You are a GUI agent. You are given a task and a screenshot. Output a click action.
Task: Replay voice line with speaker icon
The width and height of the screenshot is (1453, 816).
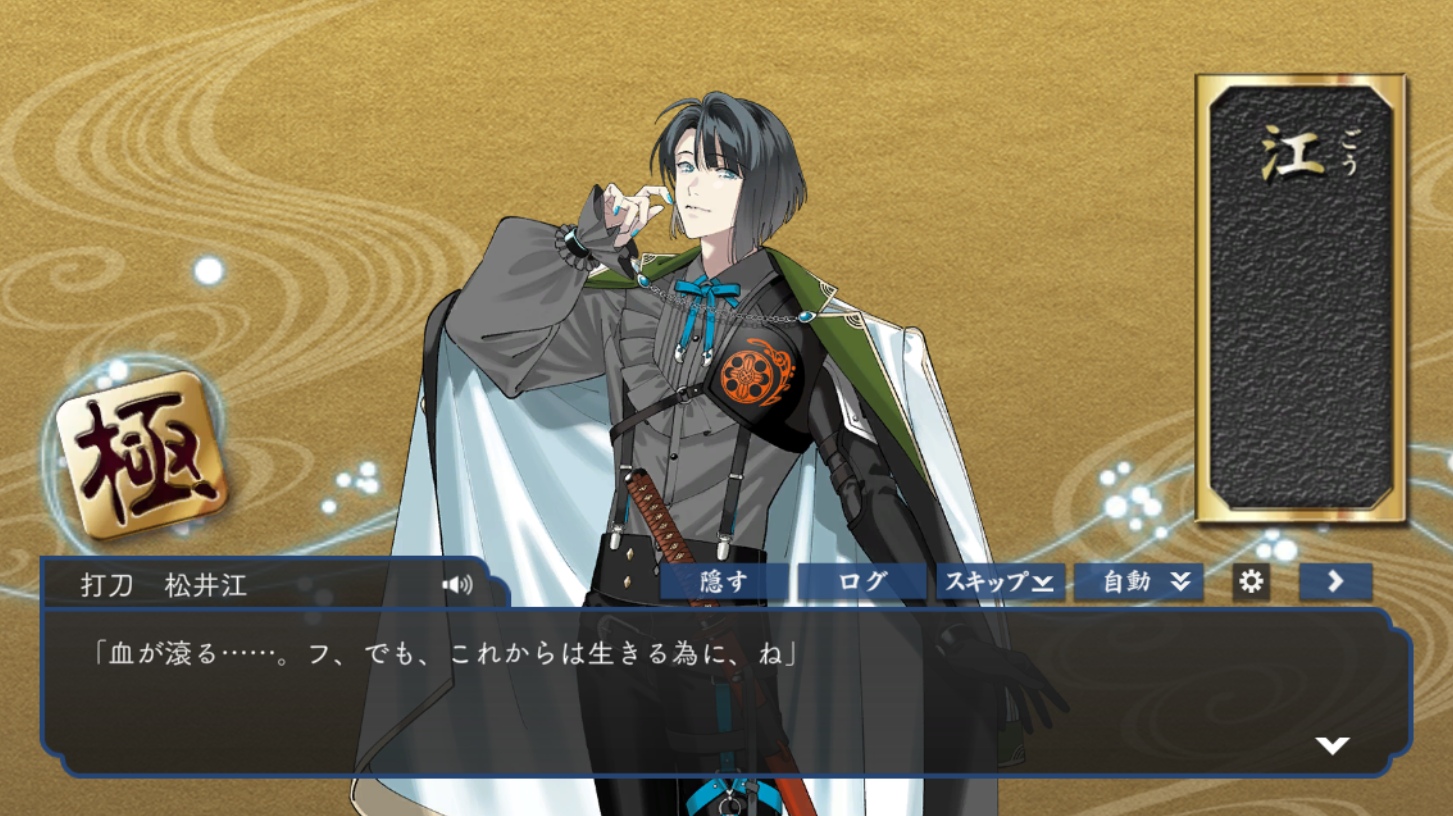click(458, 585)
